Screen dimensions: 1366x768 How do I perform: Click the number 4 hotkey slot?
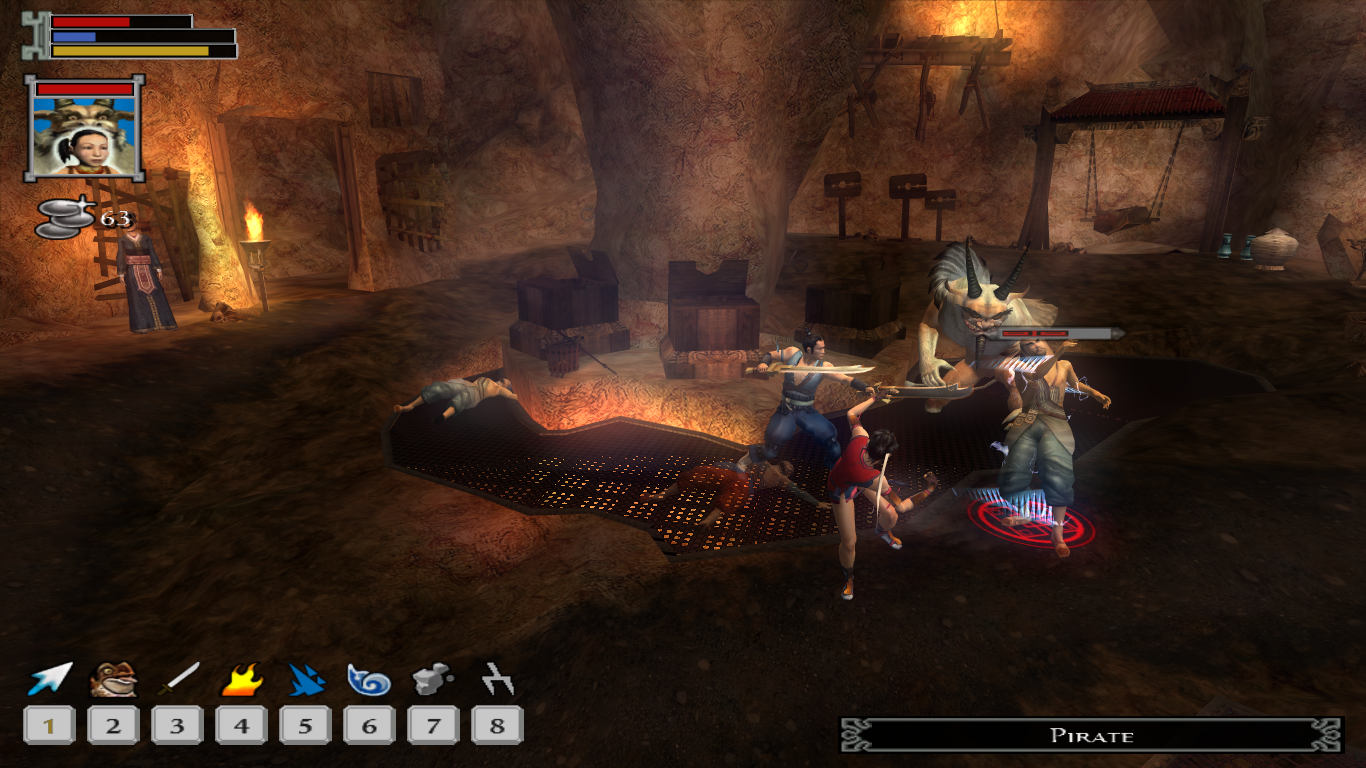[241, 725]
